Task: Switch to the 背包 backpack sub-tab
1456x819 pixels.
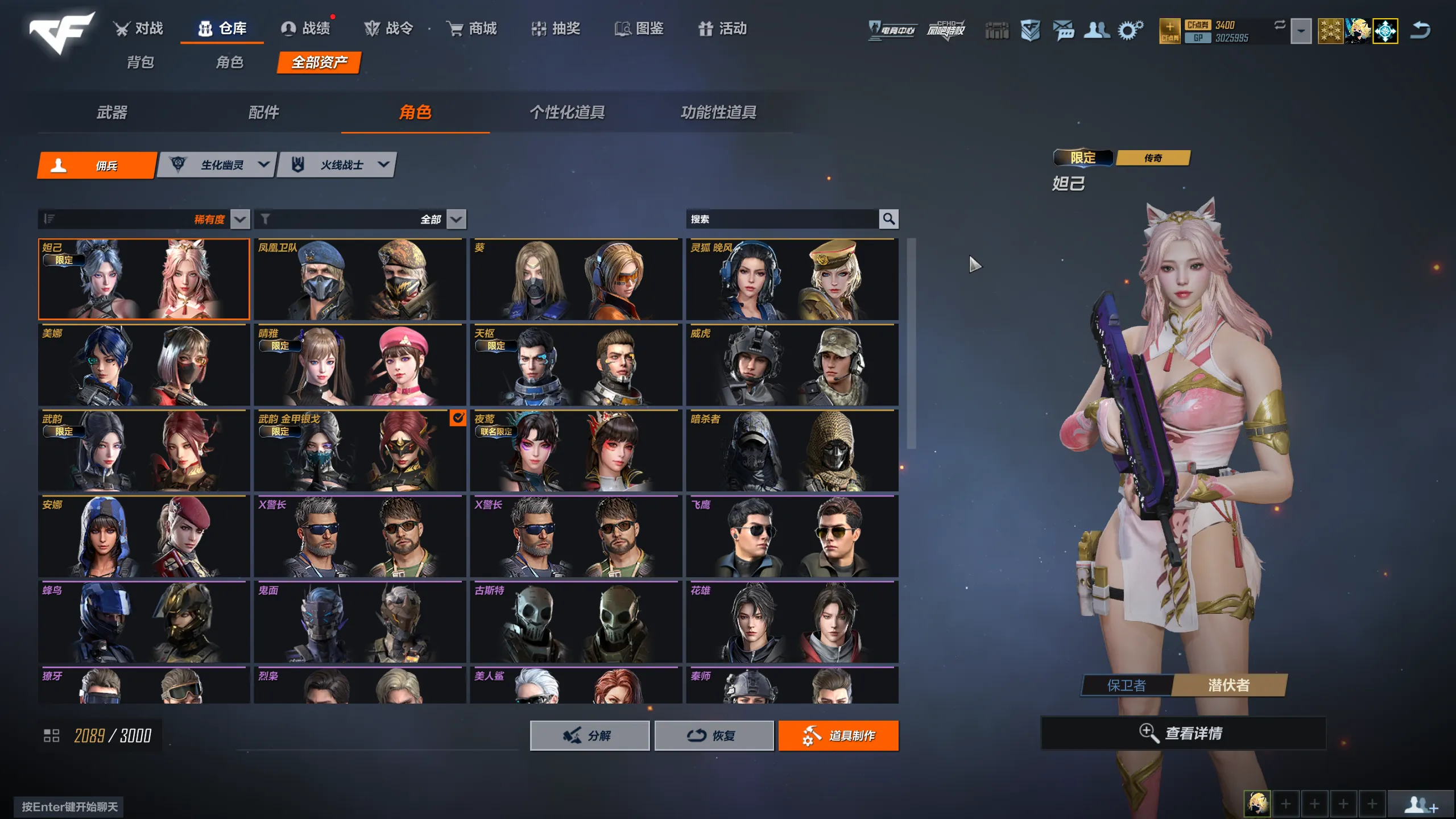Action: 140,62
